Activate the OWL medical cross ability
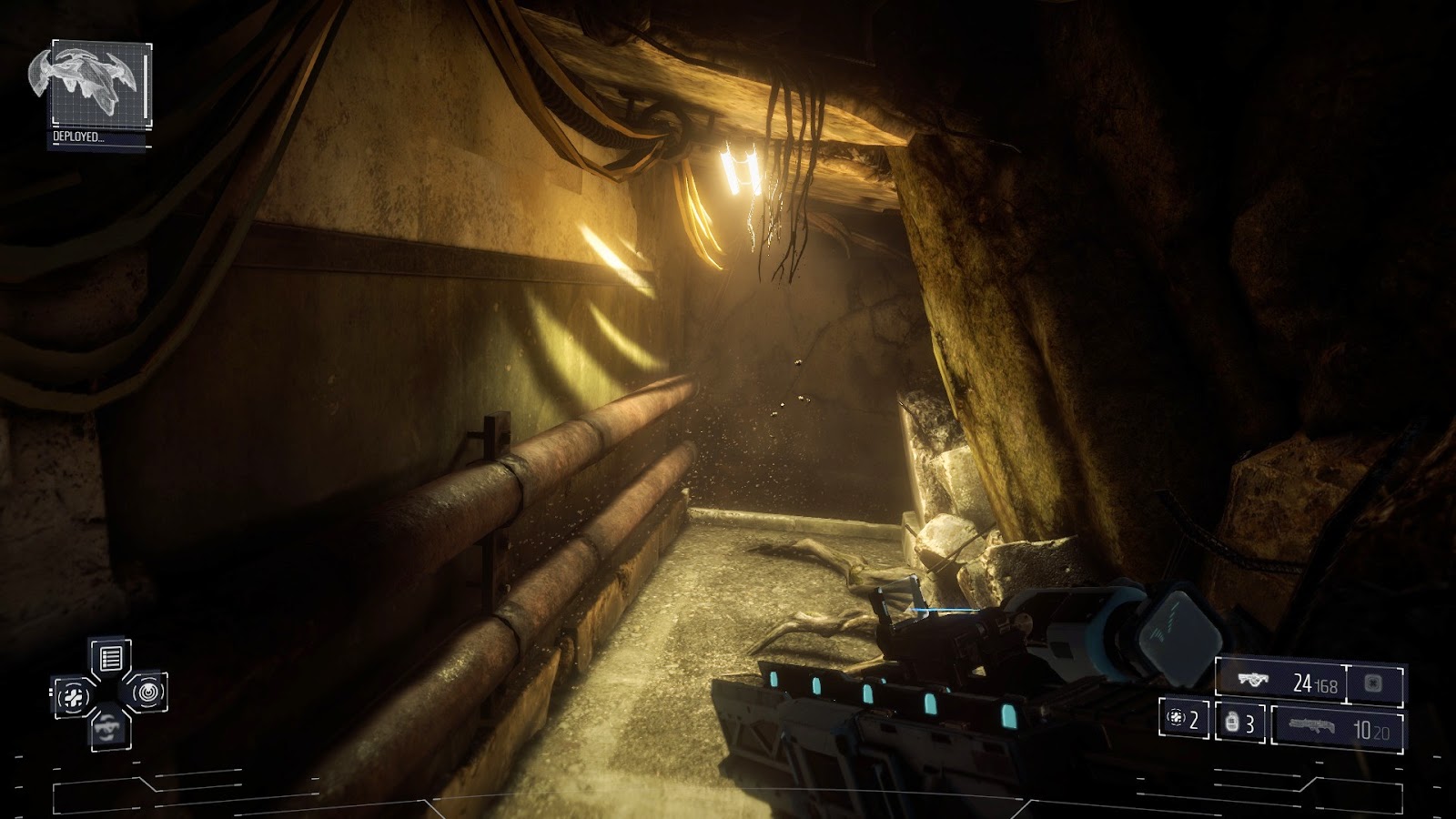Viewport: 1456px width, 819px height. 71,697
